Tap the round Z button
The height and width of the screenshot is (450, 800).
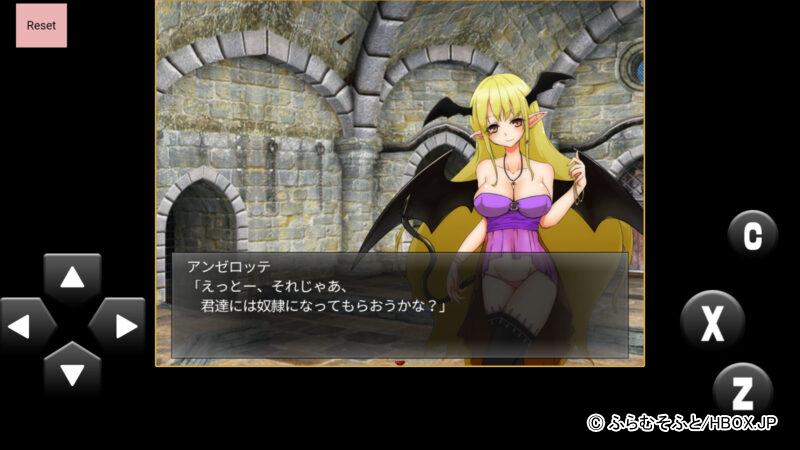(x=742, y=390)
